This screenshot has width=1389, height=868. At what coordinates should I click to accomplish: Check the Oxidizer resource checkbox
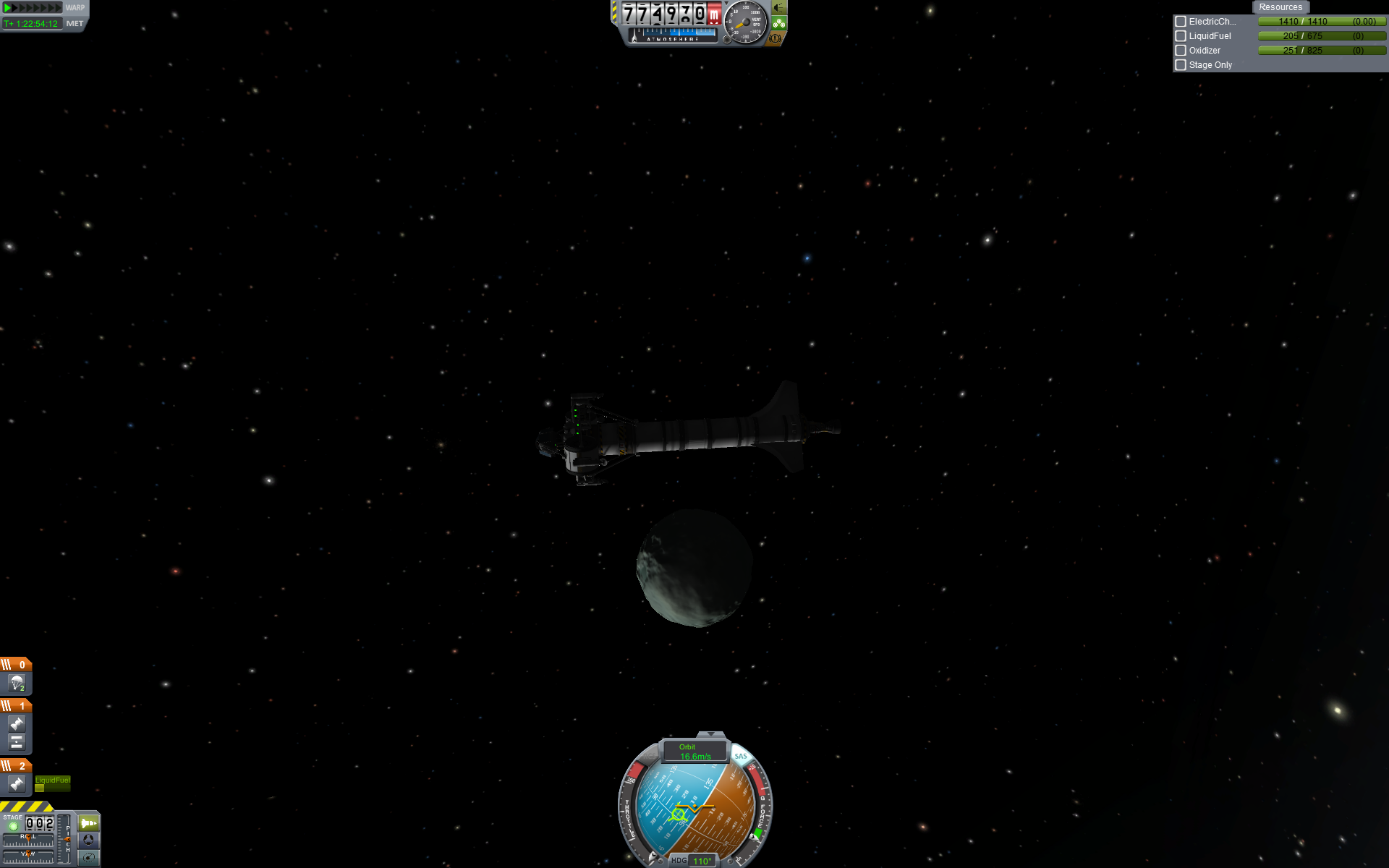(1181, 51)
